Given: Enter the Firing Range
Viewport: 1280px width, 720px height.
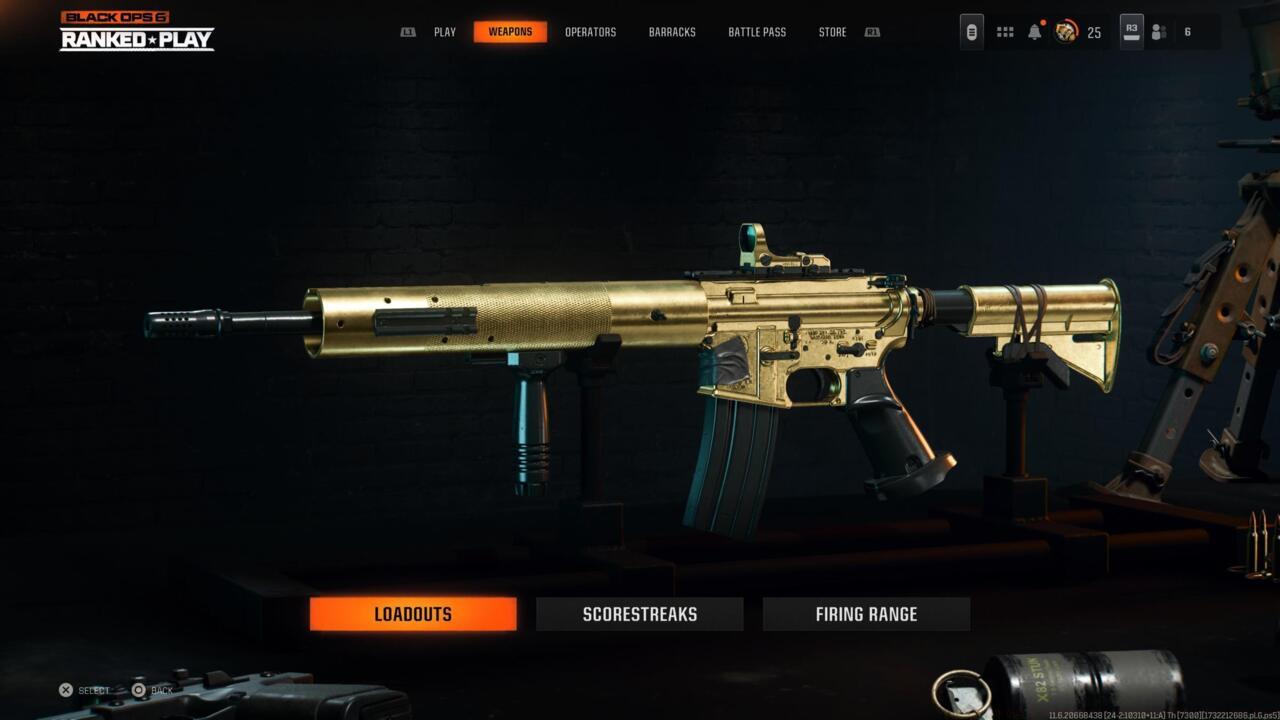Looking at the screenshot, I should tap(866, 614).
